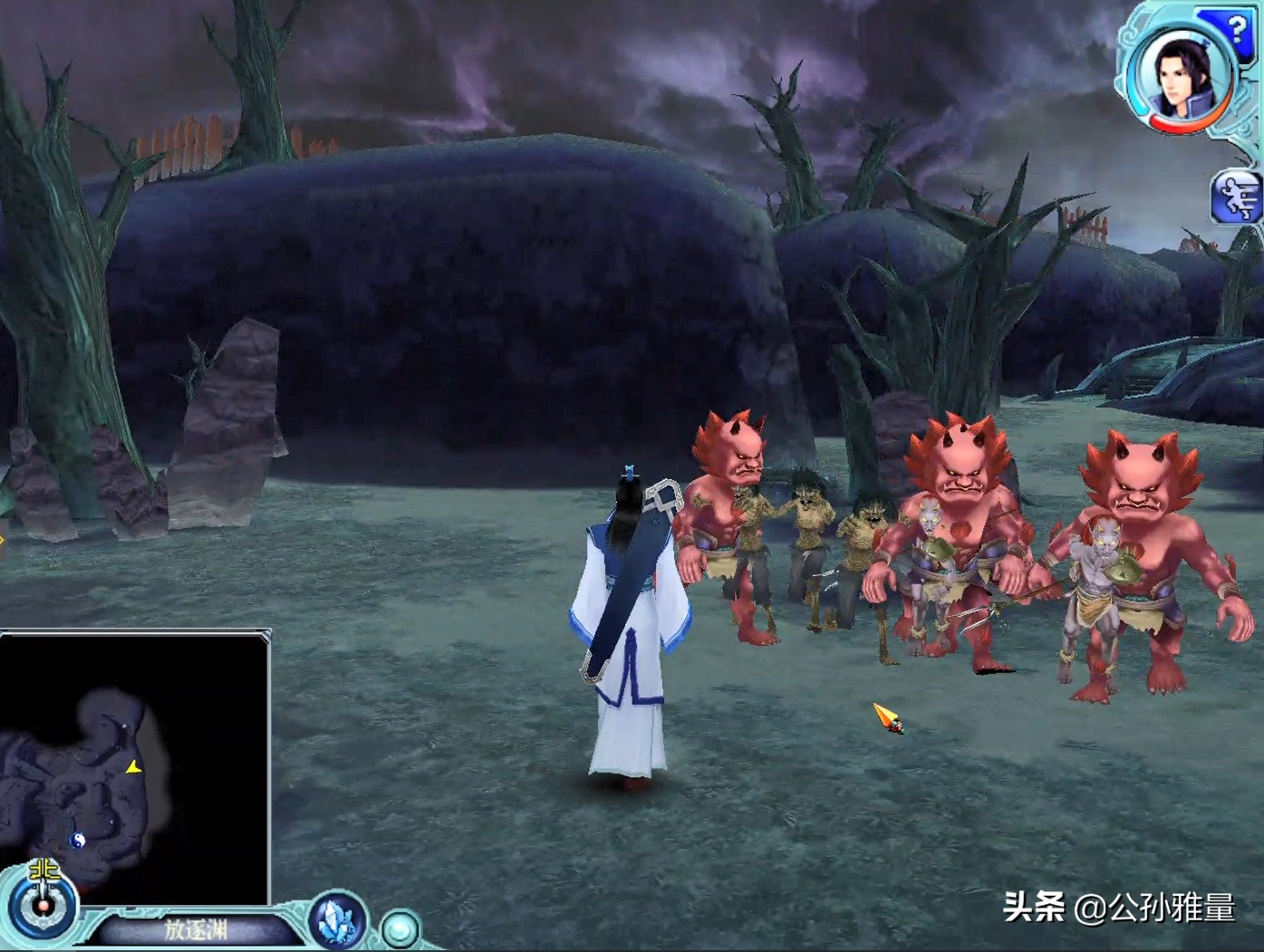Viewport: 1264px width, 952px height.
Task: Click the 放逐渊 location name bar
Action: 196,930
